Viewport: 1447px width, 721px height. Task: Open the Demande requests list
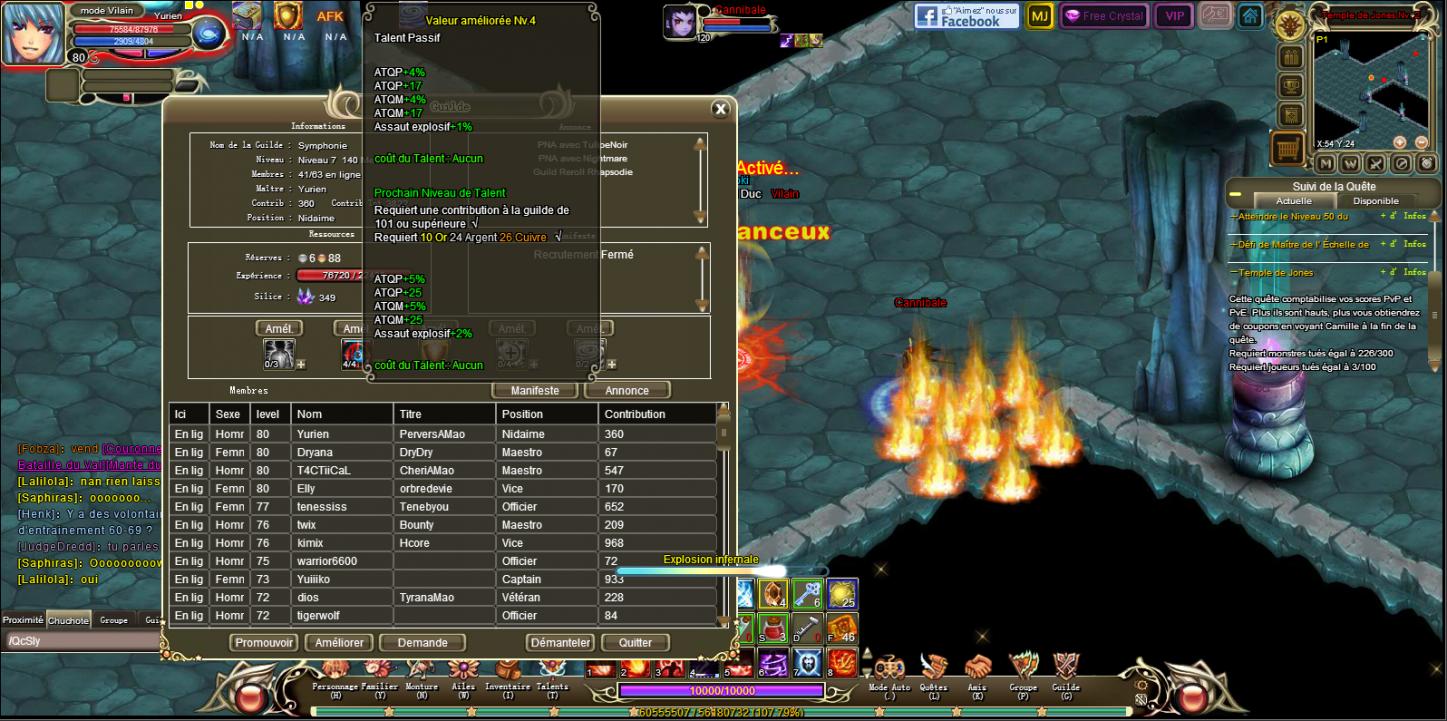click(x=422, y=643)
